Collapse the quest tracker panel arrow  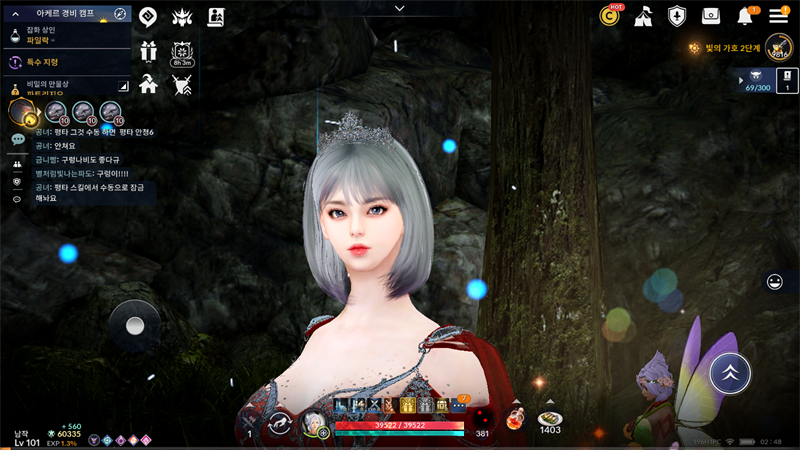15,14
